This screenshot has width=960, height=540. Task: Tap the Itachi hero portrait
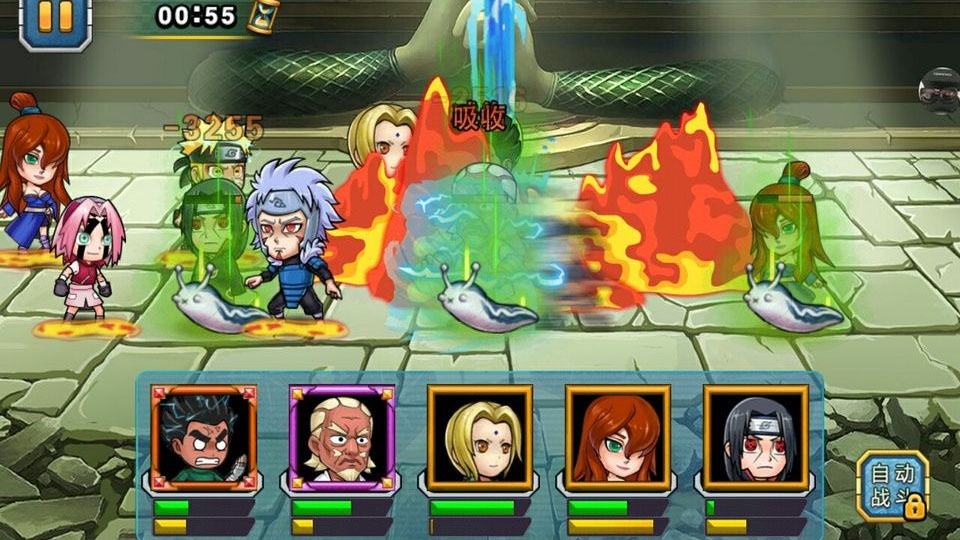click(x=755, y=436)
